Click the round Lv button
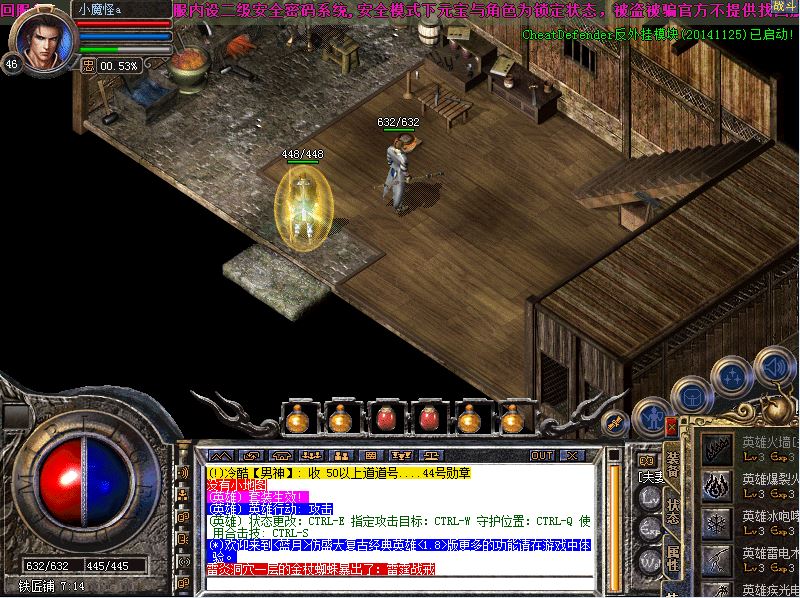The width and height of the screenshot is (800, 598). coord(650,498)
